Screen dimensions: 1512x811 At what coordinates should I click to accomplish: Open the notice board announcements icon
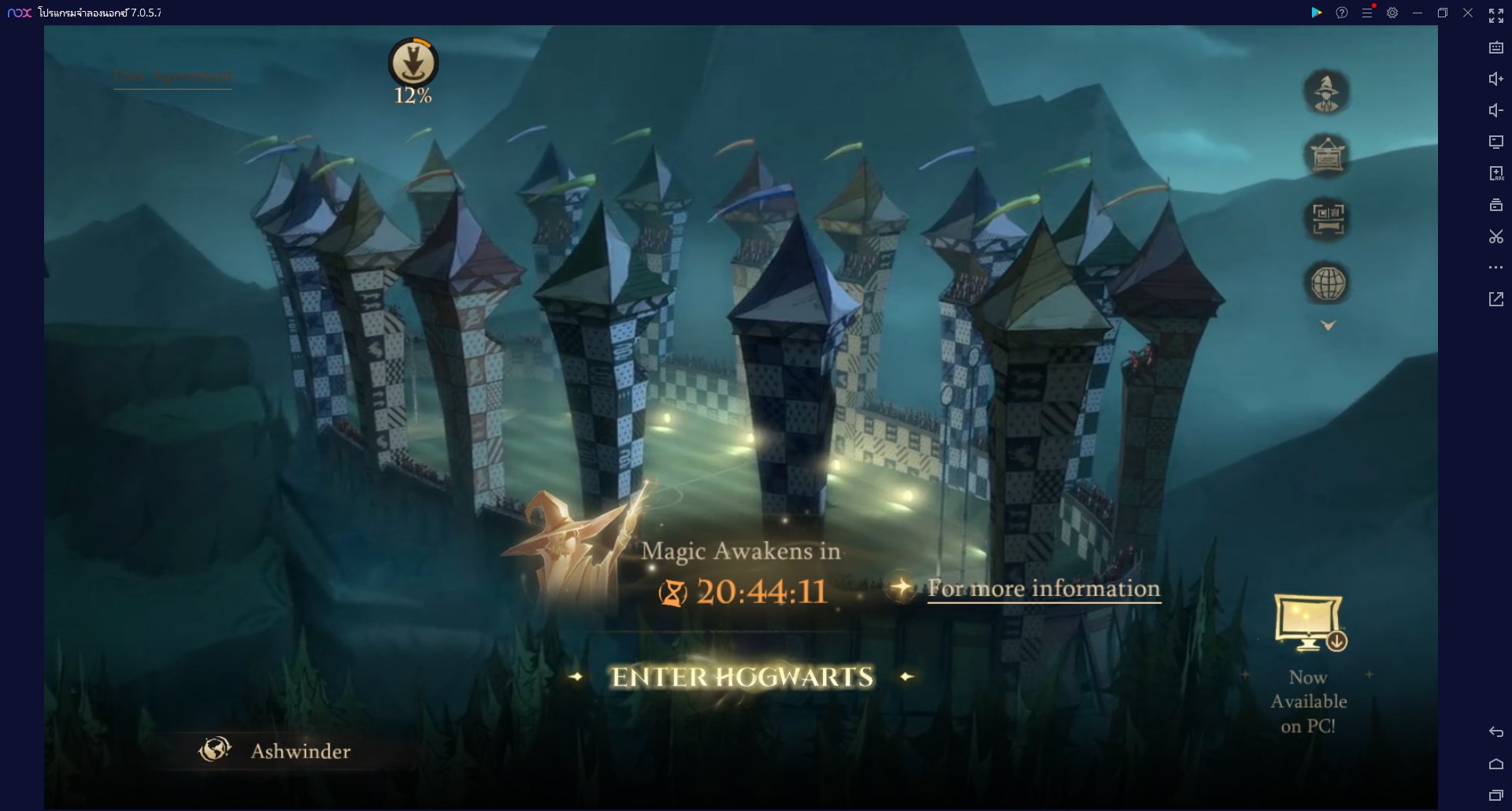[1329, 155]
